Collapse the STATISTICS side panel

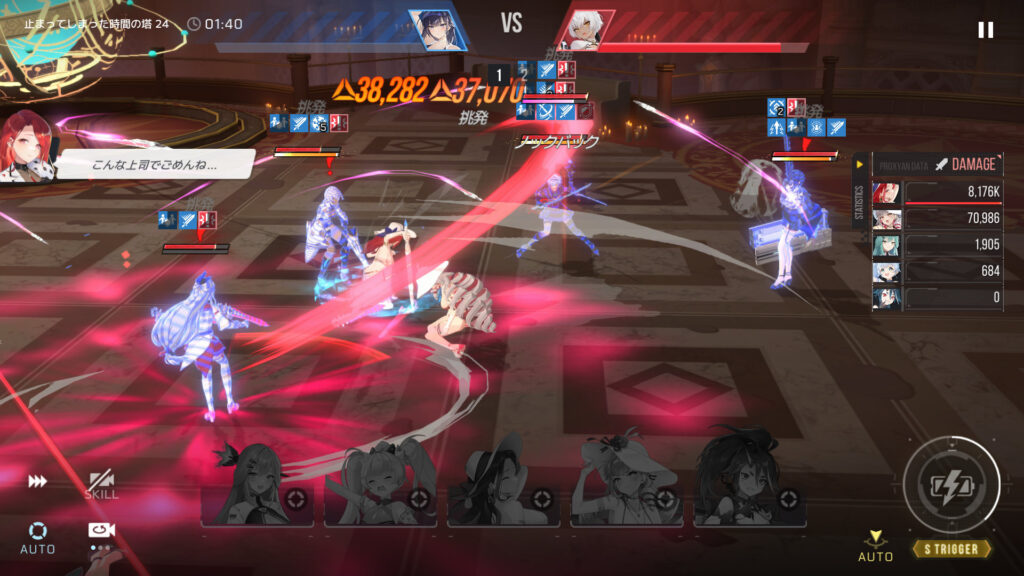[859, 164]
